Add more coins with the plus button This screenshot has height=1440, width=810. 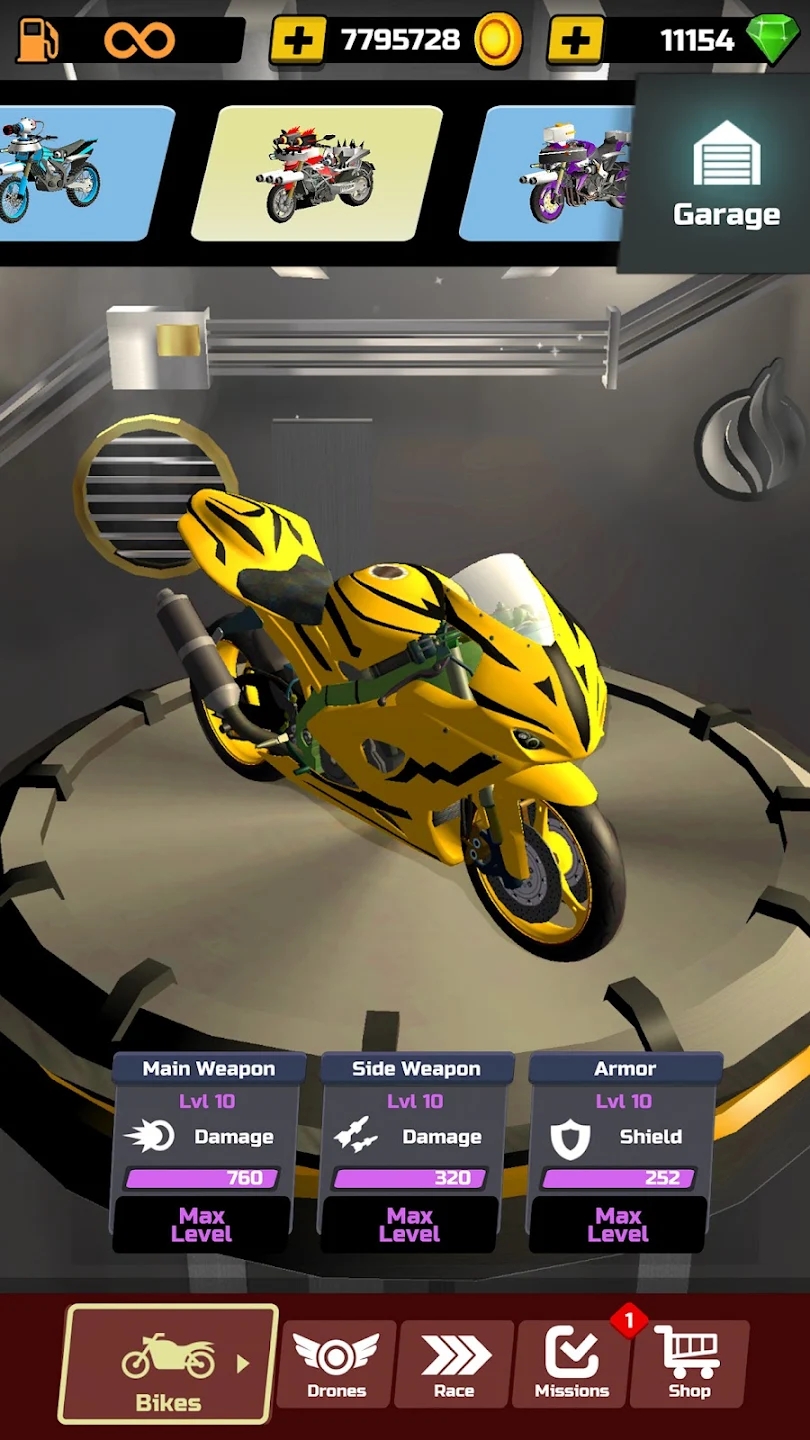(298, 40)
